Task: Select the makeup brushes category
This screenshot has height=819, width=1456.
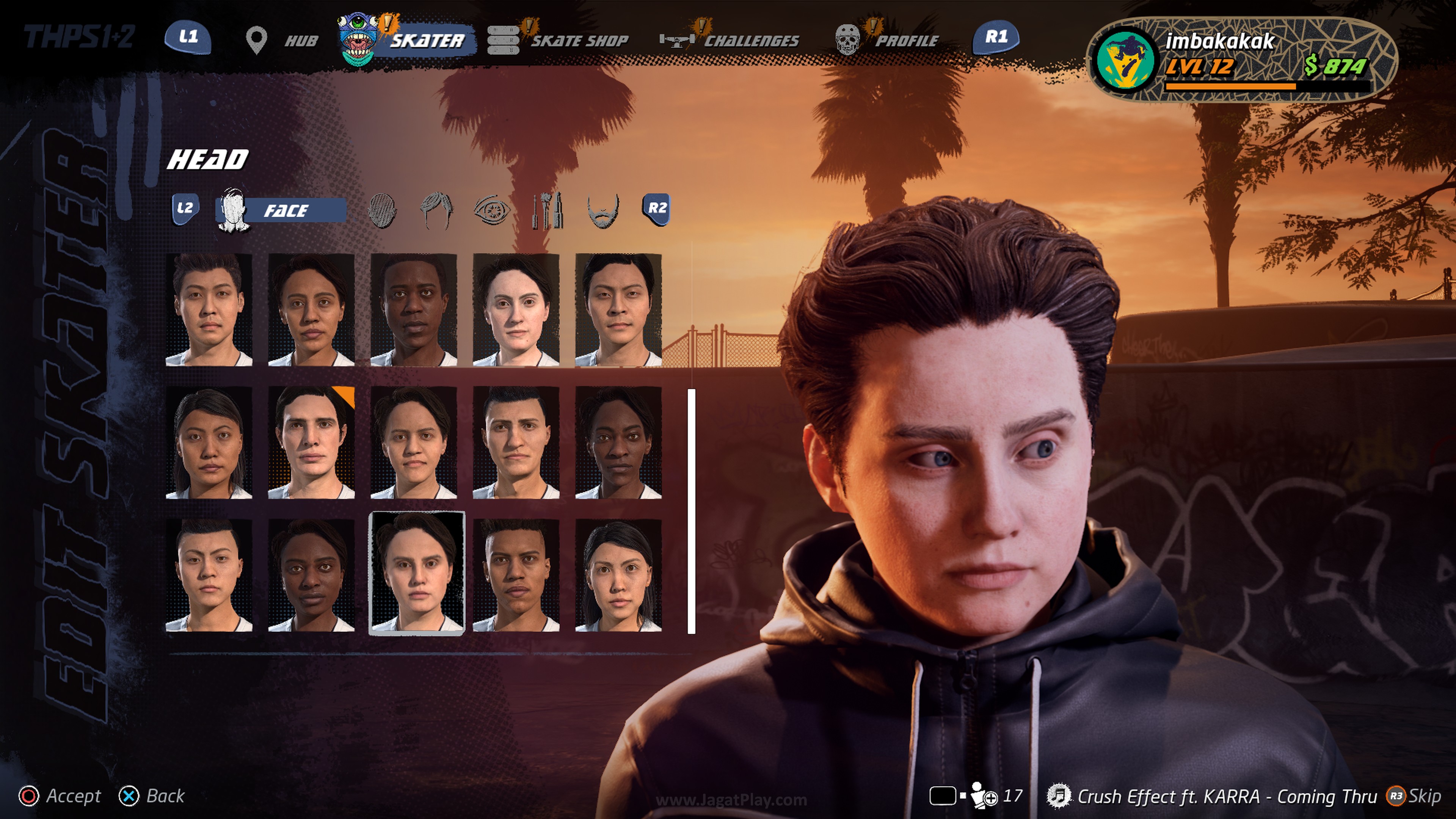Action: (x=546, y=210)
